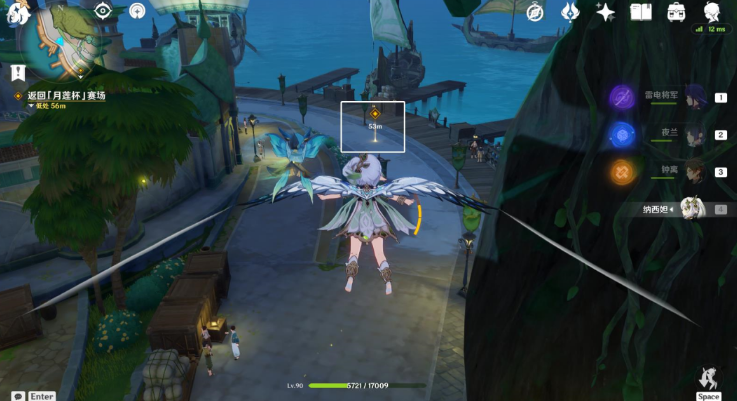This screenshot has width=737, height=401.
Task: Open the character head profile icon
Action: click(712, 12)
